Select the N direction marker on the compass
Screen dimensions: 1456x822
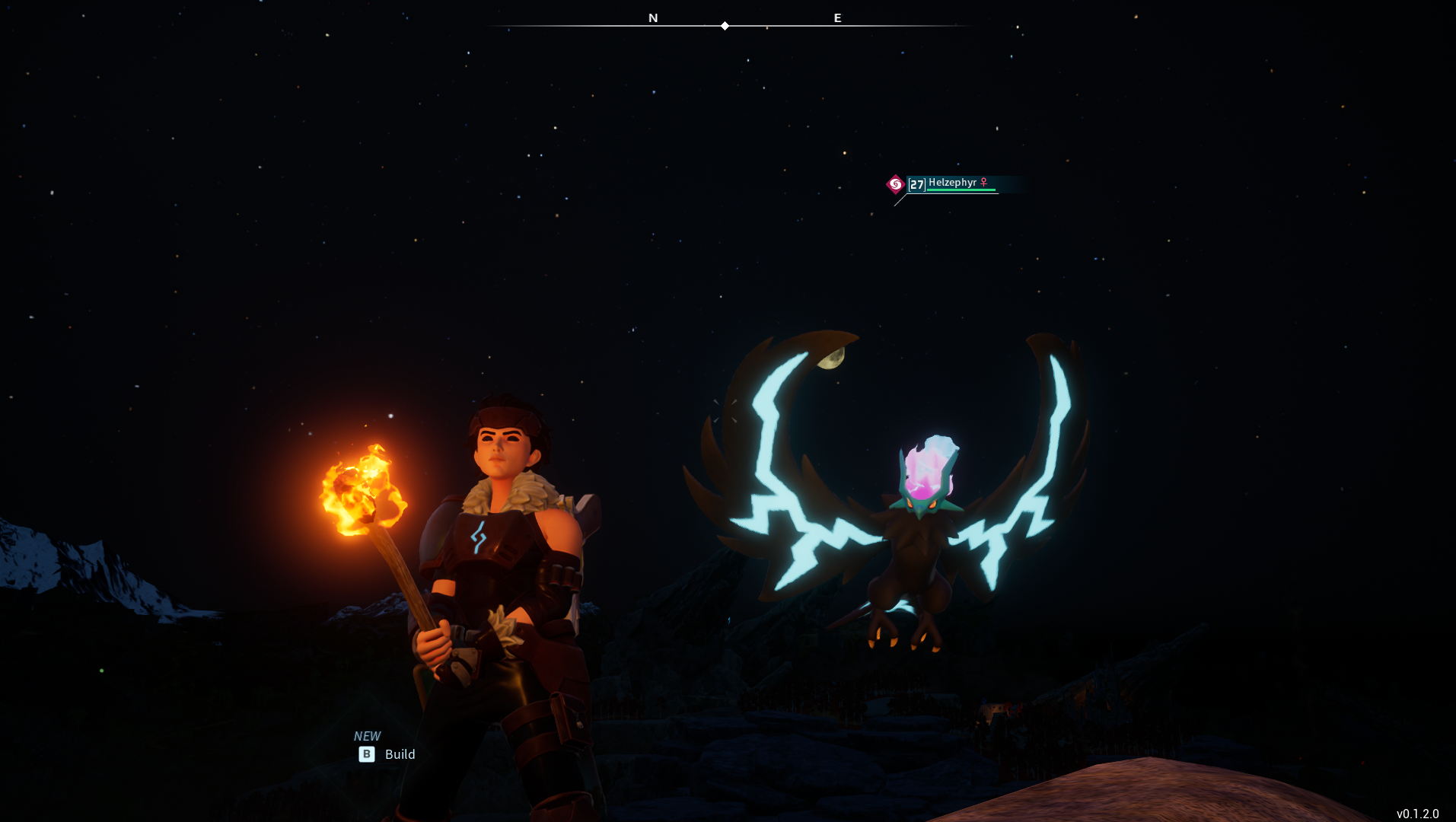(652, 18)
